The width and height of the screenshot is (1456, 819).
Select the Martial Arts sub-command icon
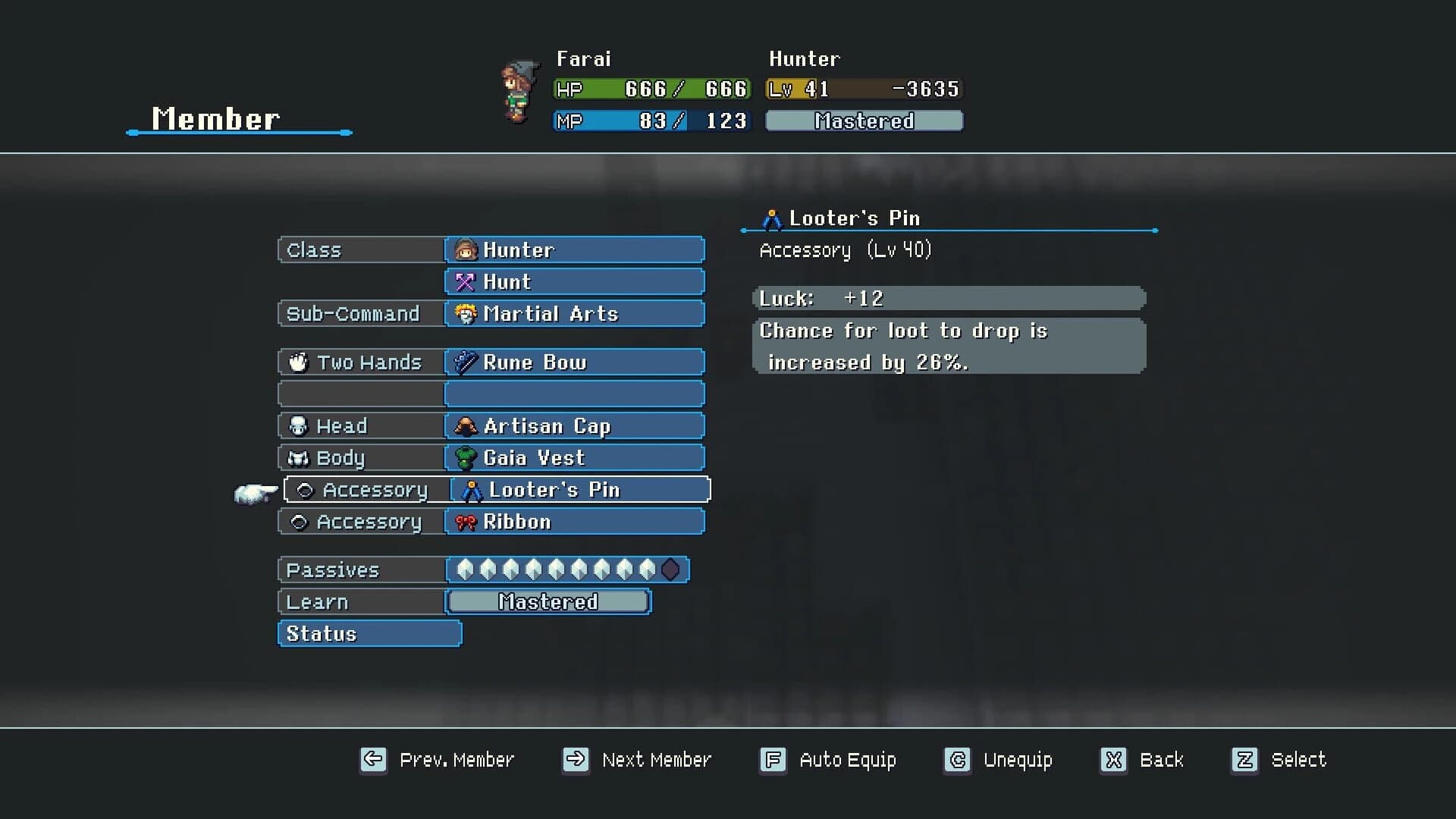click(x=466, y=313)
